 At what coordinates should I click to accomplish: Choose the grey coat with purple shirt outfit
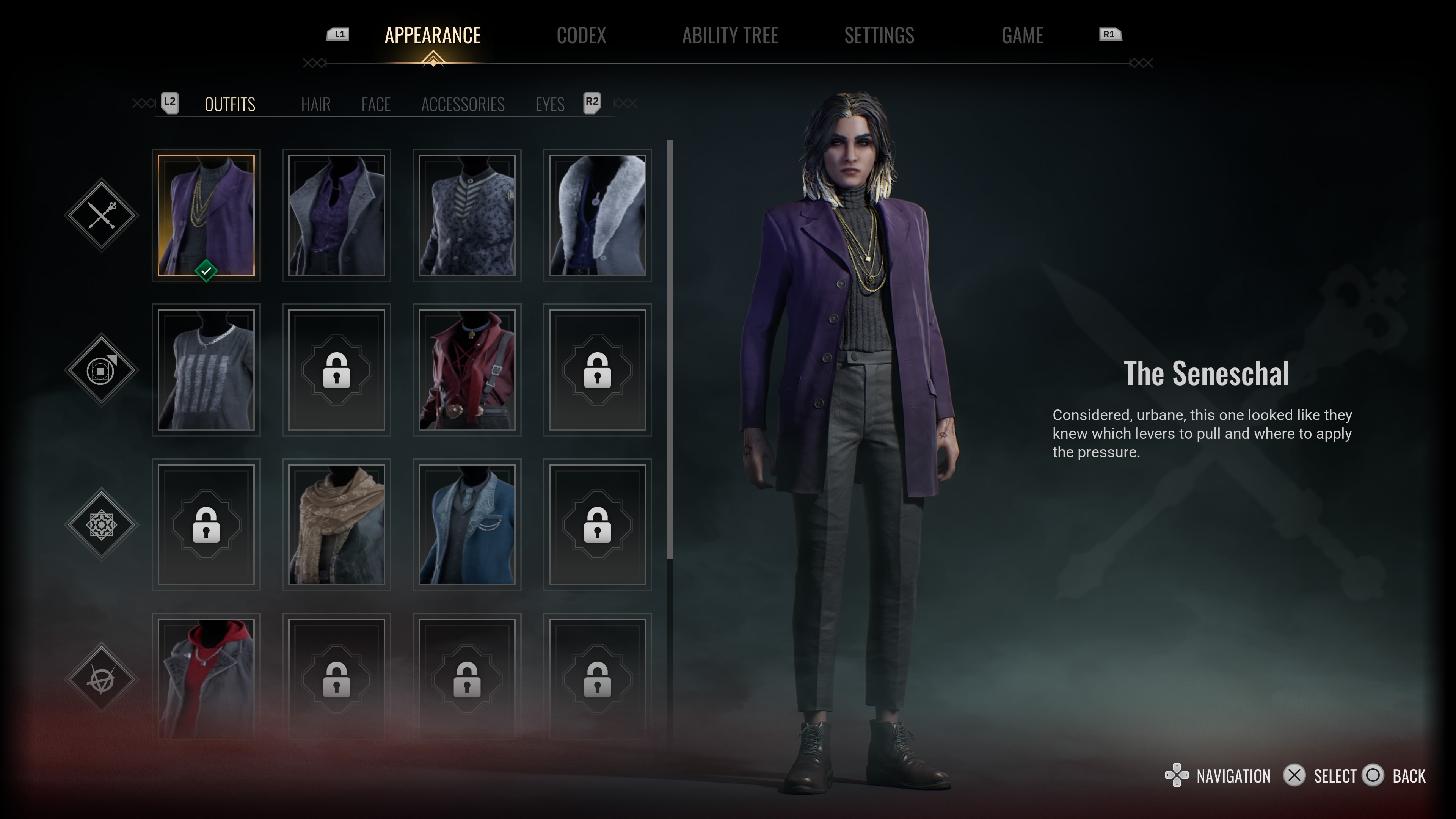(x=336, y=215)
